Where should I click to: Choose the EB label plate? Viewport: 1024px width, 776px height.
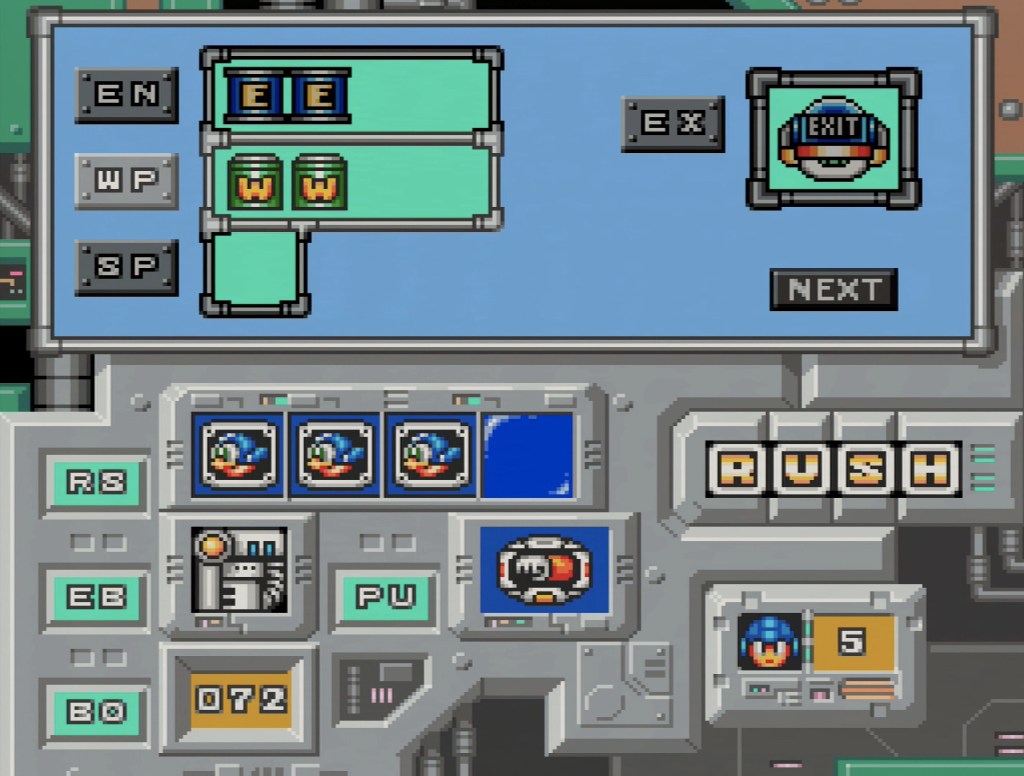pos(96,597)
